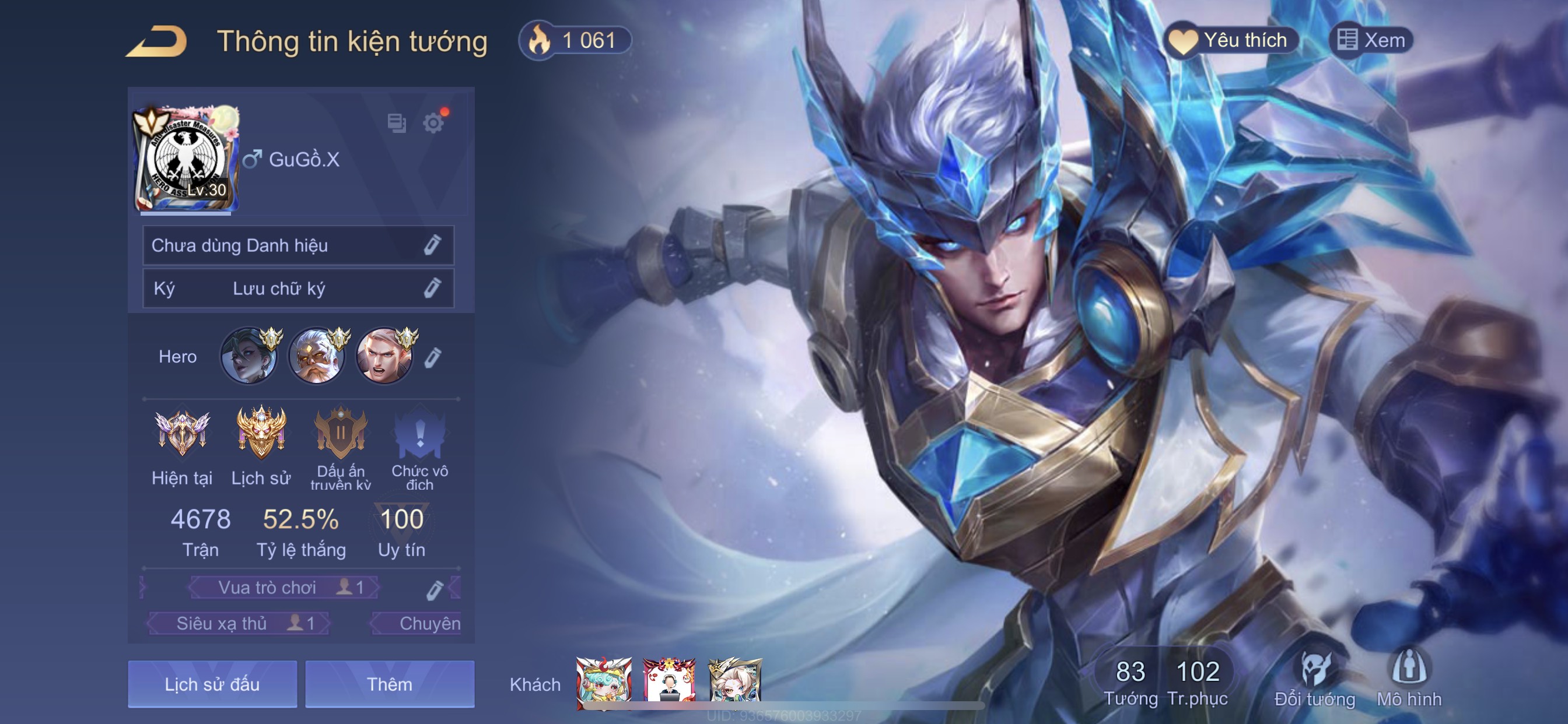
Task: Open the Chức vô địch badge
Action: tap(419, 434)
